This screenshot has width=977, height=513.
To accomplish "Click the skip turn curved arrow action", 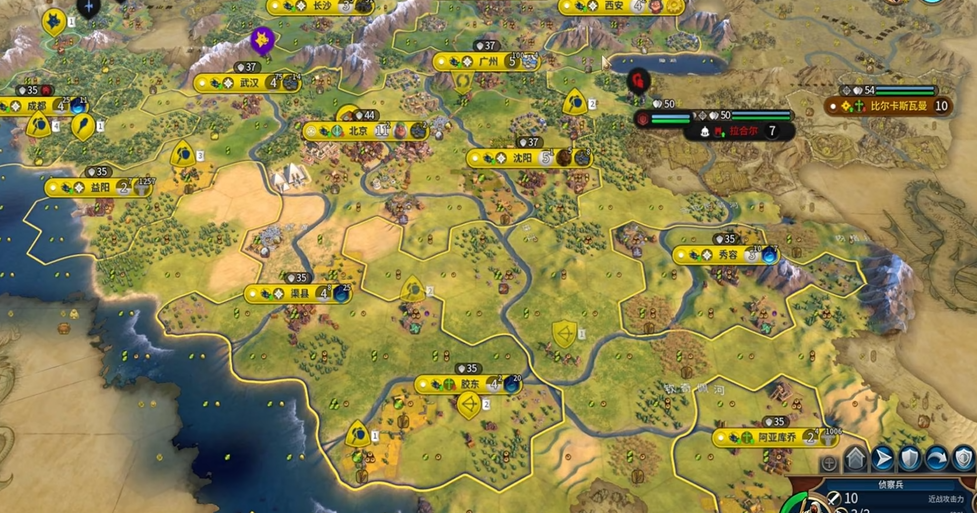I will click(937, 459).
